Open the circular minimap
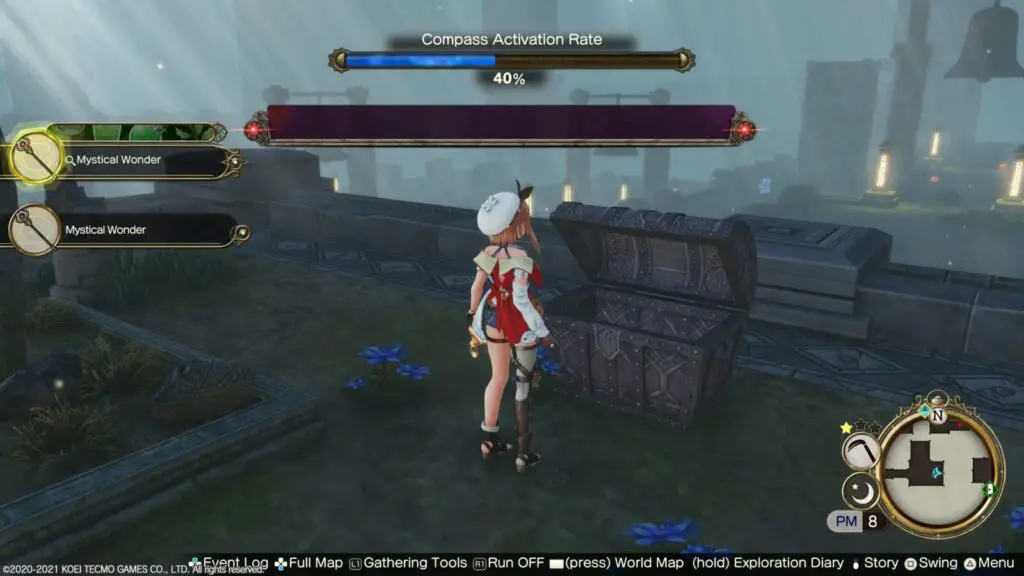 click(x=940, y=470)
